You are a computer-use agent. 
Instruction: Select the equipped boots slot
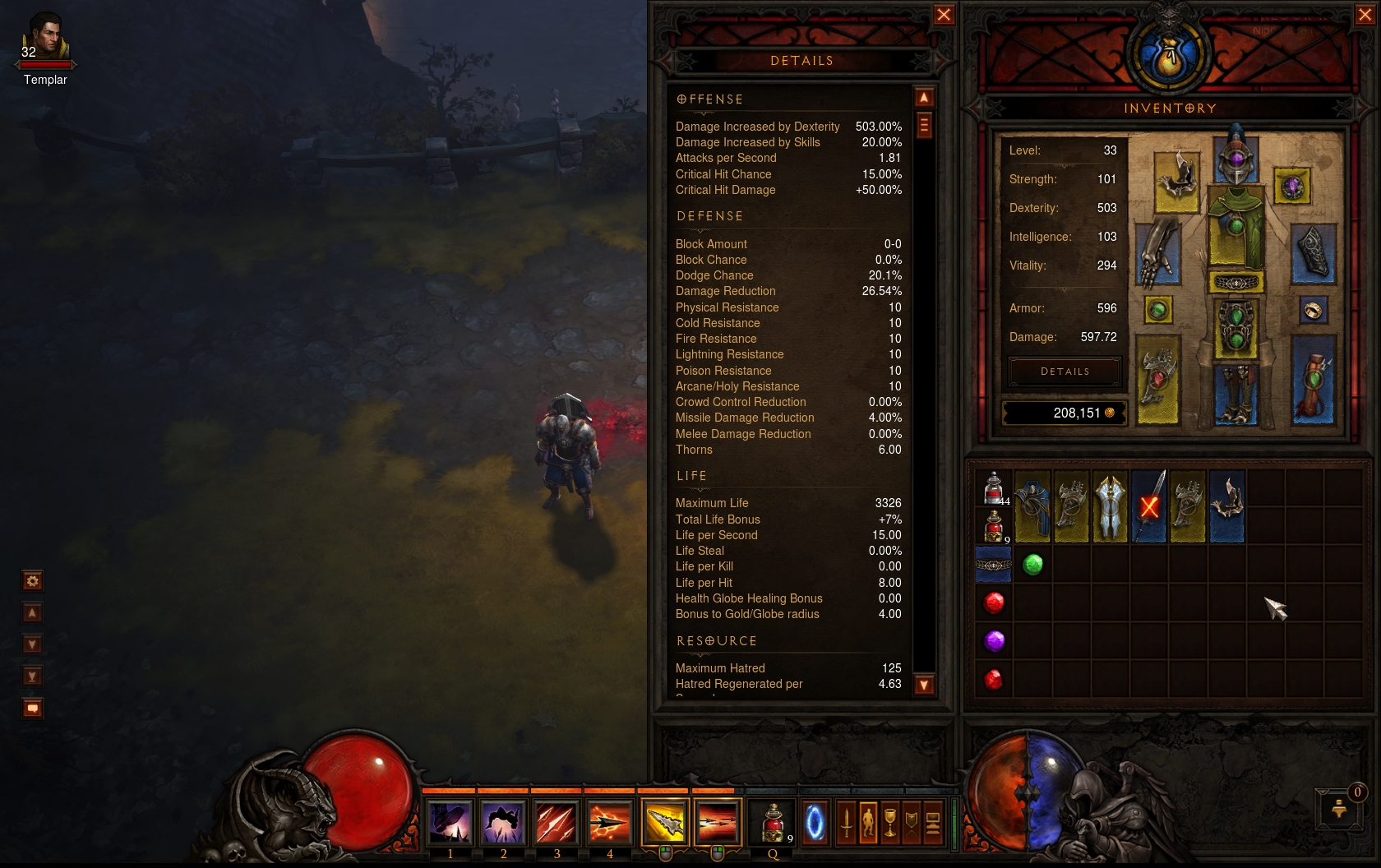[x=1236, y=395]
